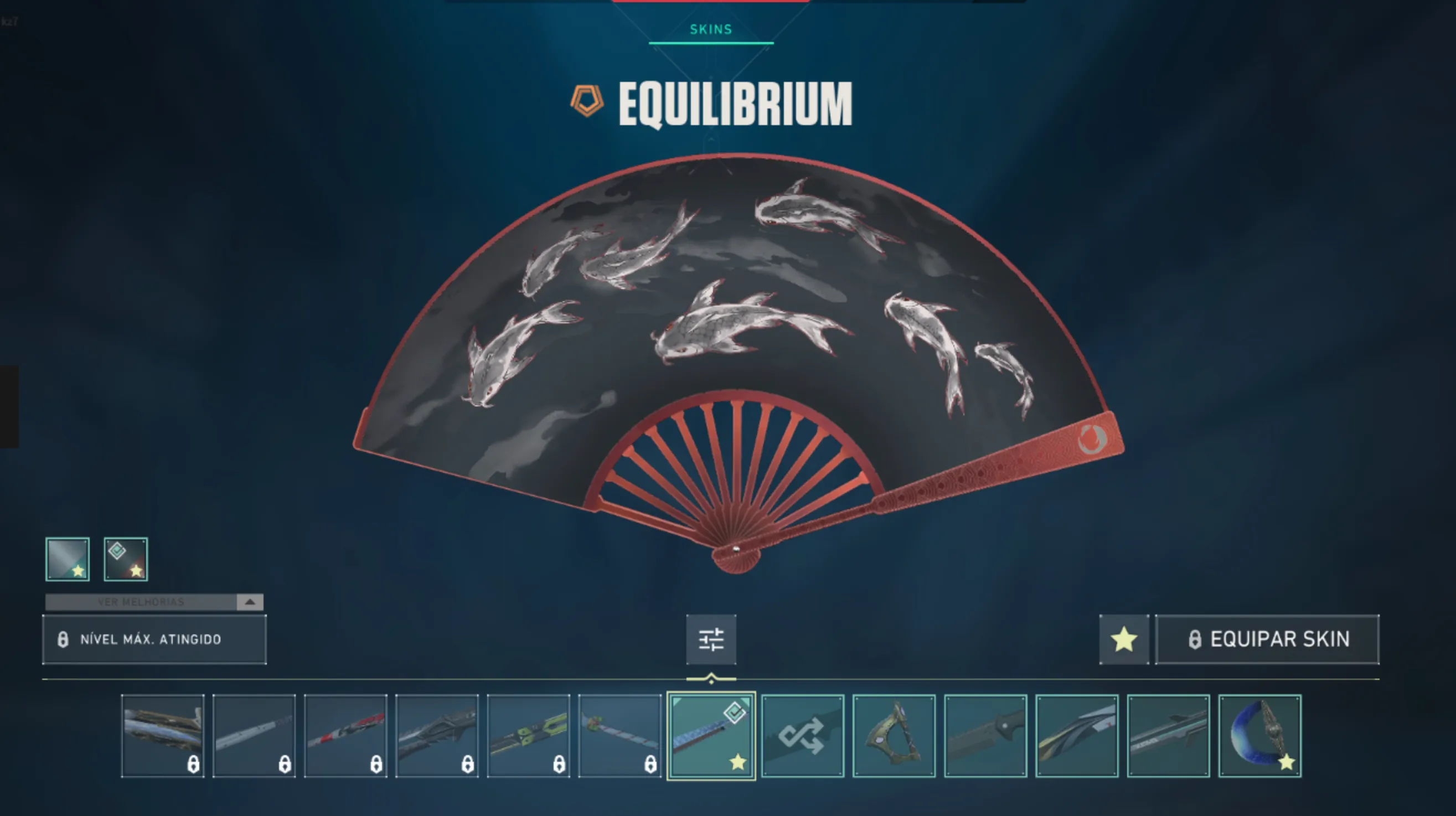Expand the Ver Melhorias arrow

(x=250, y=602)
